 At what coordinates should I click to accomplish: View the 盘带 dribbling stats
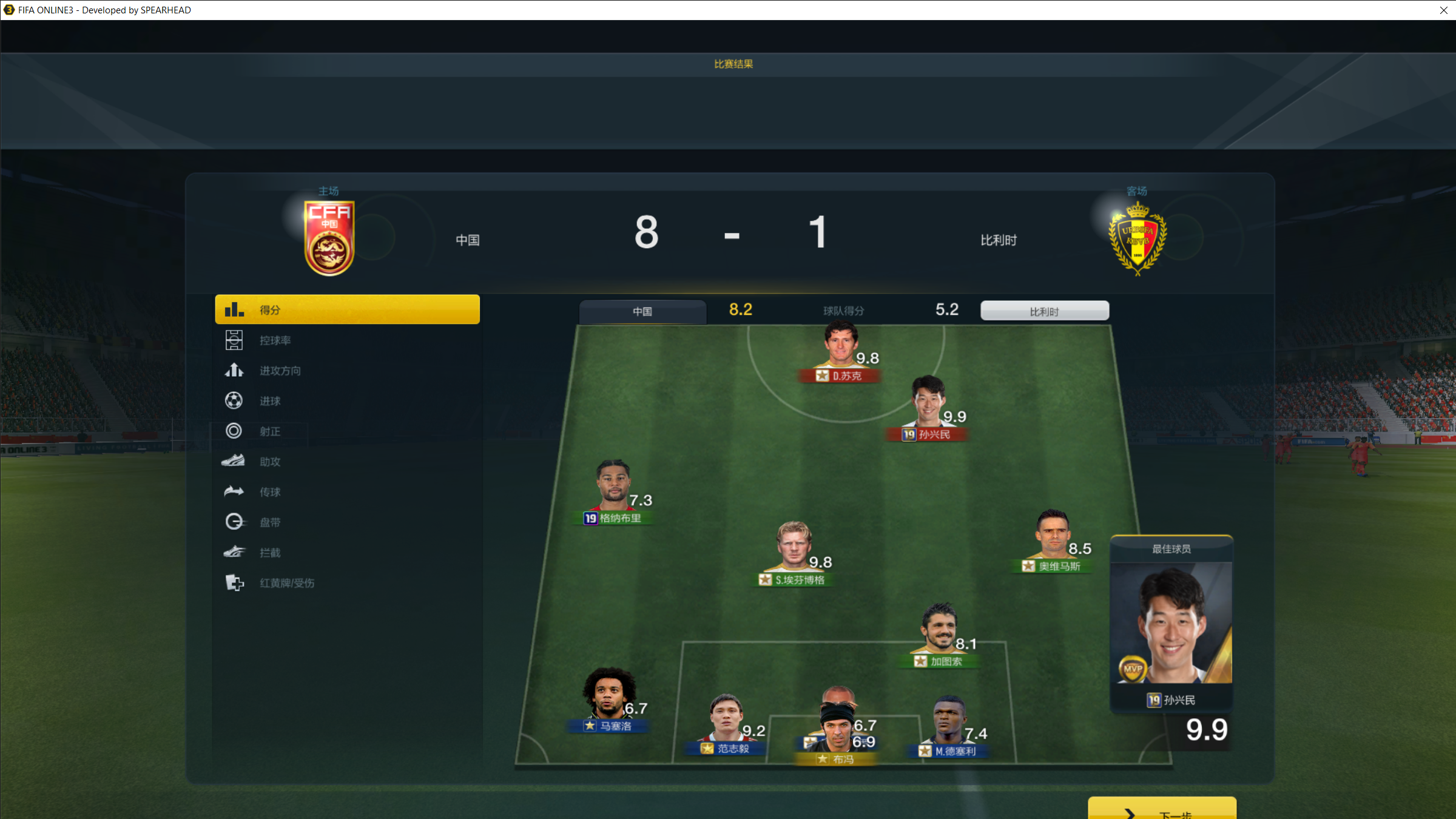pos(270,522)
